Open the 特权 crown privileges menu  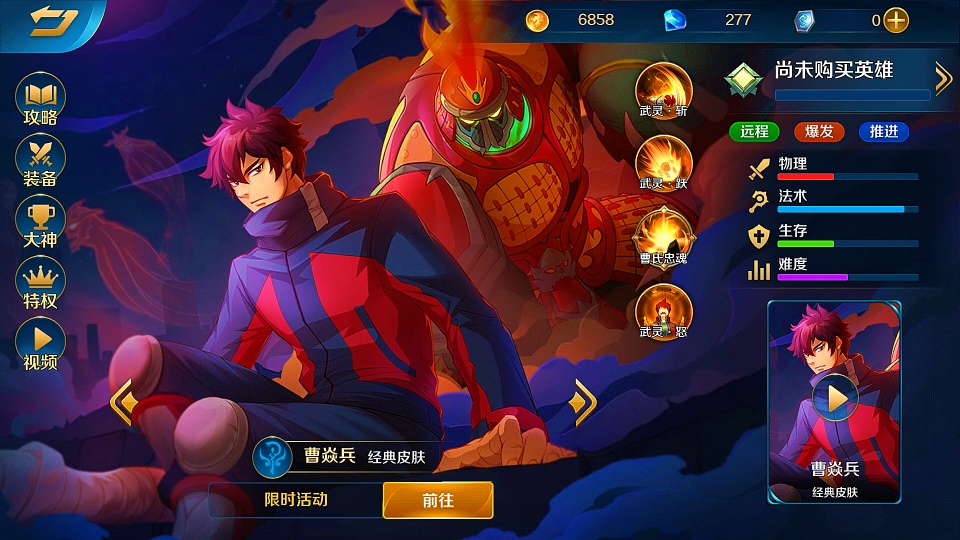click(41, 283)
